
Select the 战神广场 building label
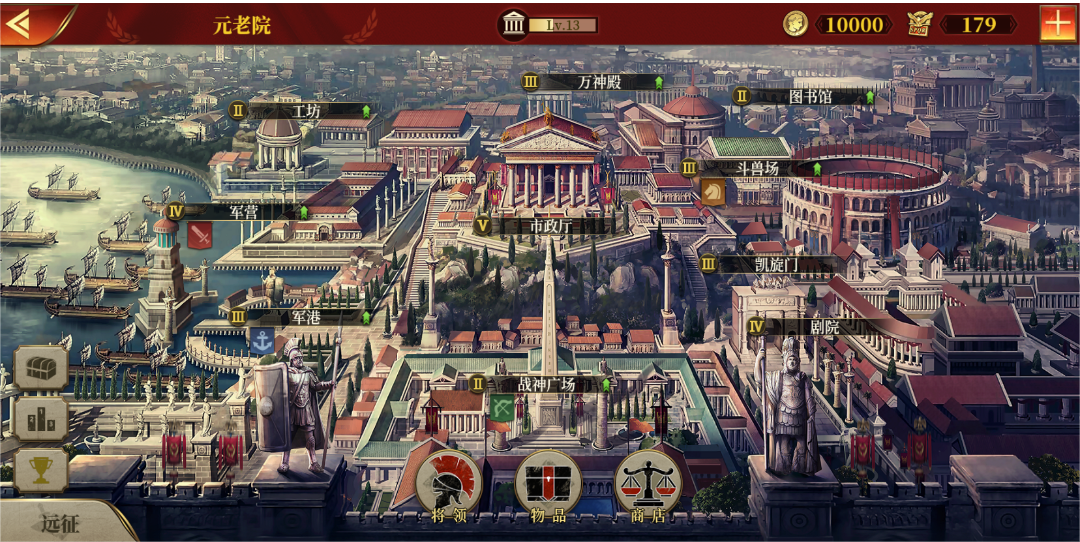(545, 384)
